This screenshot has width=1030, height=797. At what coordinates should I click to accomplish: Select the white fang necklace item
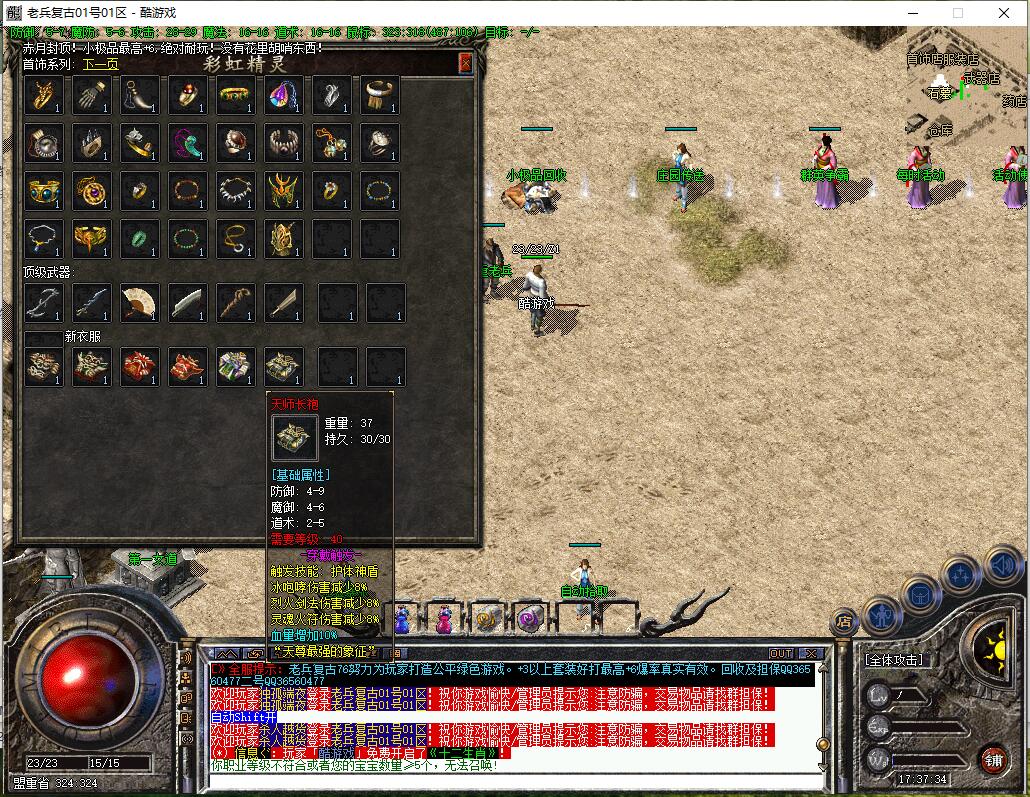point(236,190)
